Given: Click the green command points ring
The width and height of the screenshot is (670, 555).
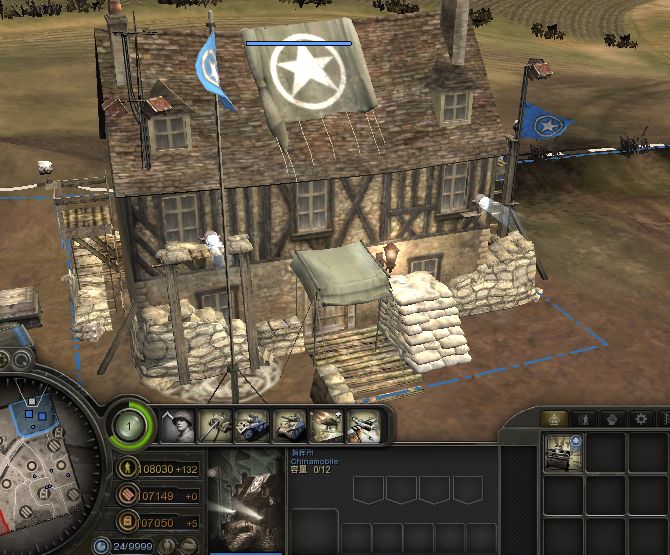Looking at the screenshot, I should pos(131,425).
